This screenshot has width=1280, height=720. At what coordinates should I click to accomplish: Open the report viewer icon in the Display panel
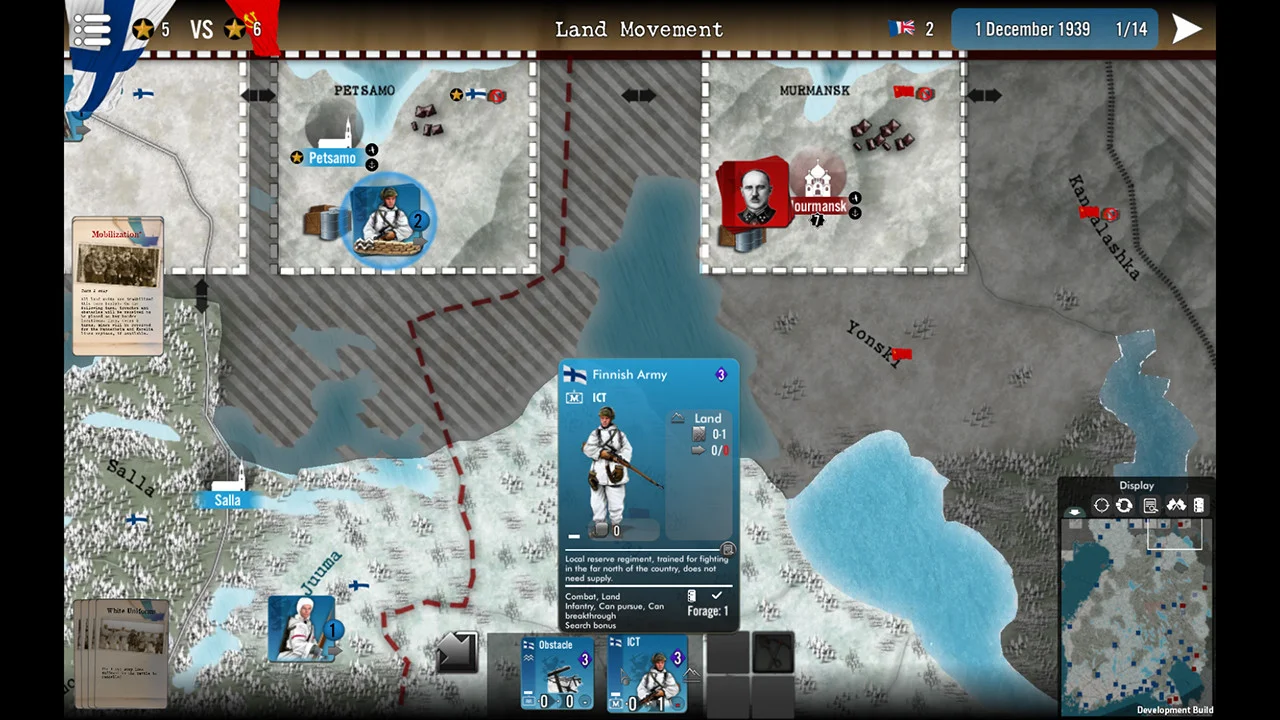(1150, 505)
